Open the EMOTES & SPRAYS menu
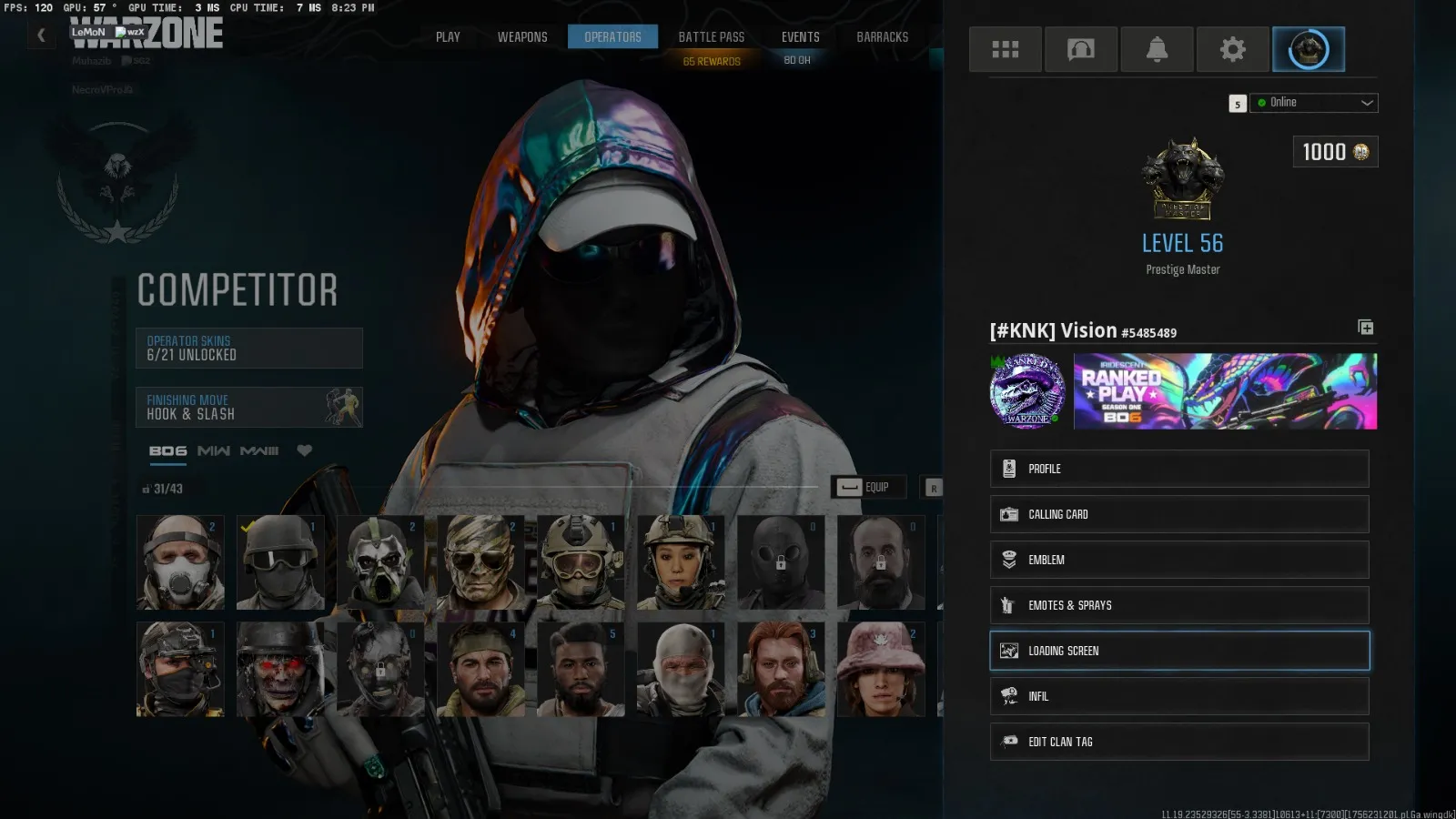Viewport: 1456px width, 819px height. [x=1178, y=604]
